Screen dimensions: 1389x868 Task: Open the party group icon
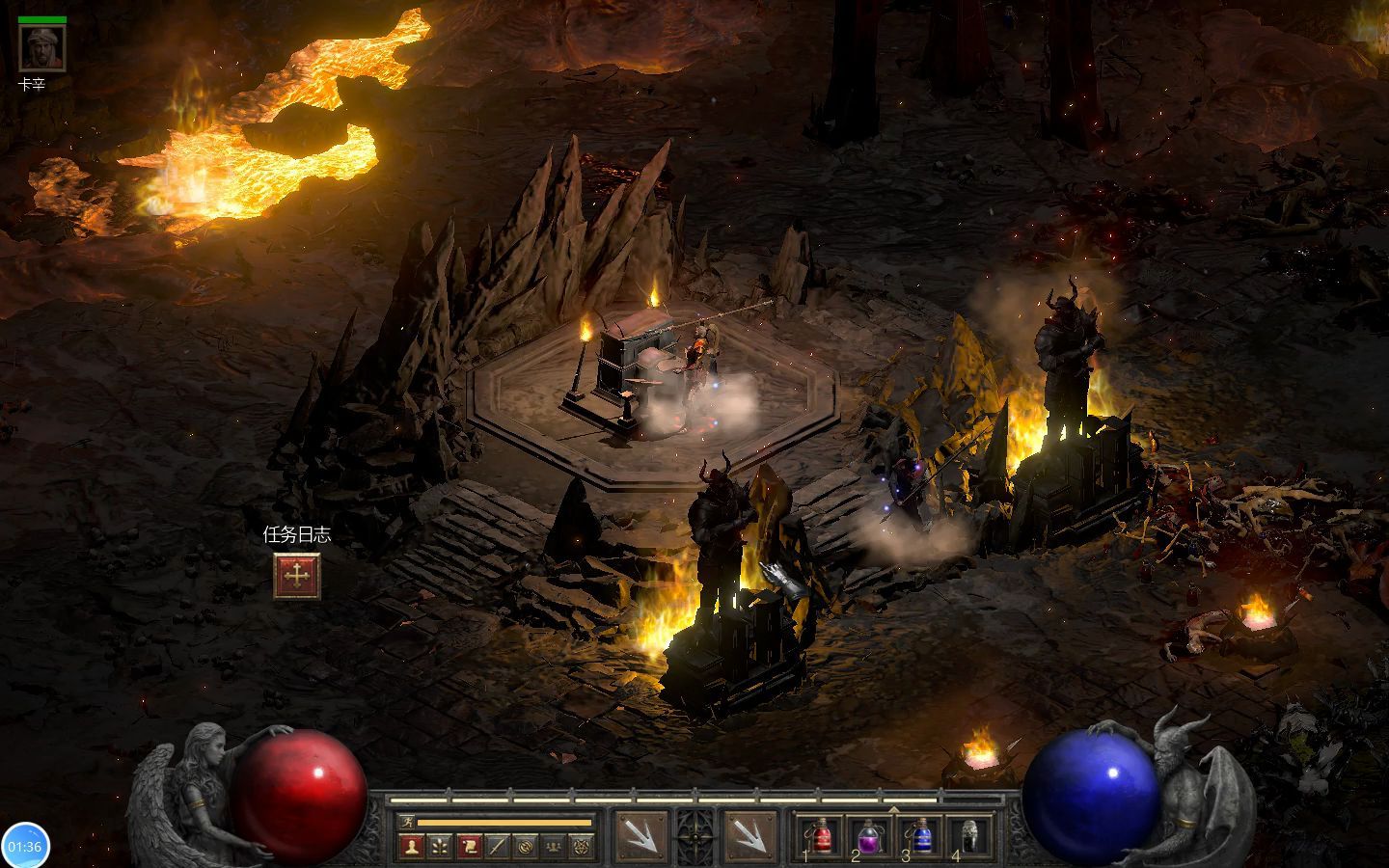point(554,847)
